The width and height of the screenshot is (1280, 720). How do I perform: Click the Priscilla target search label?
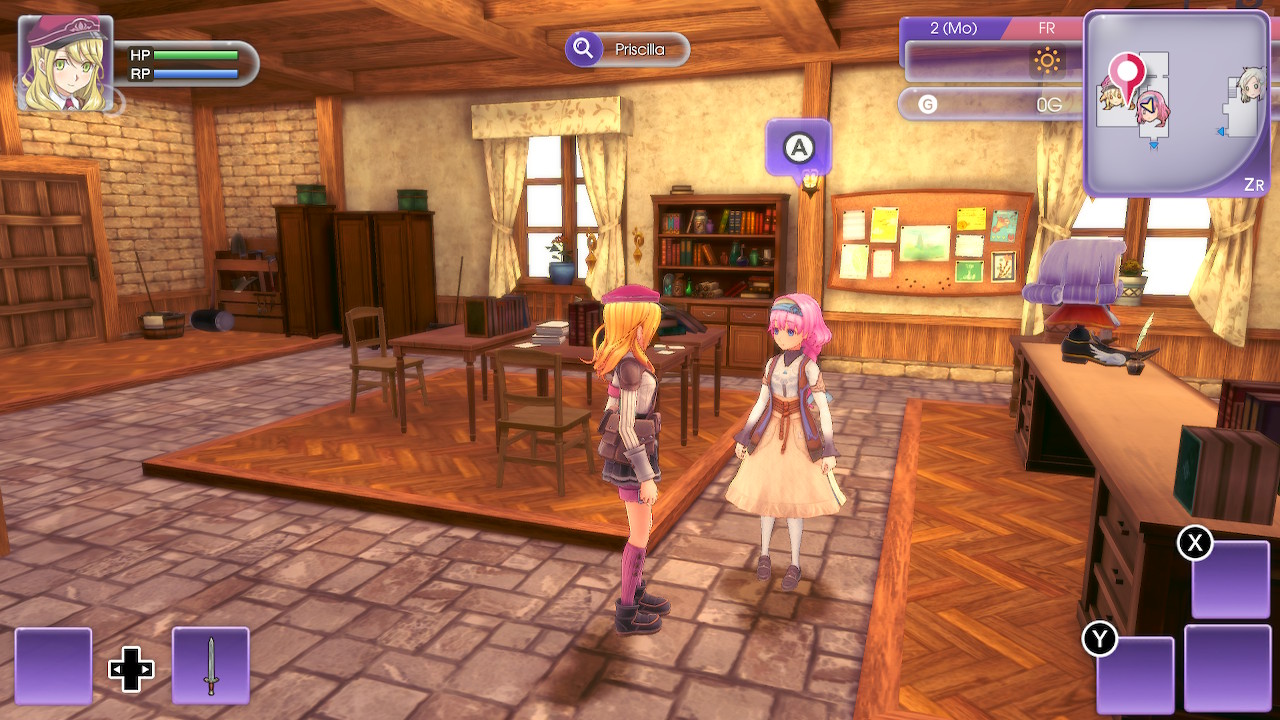tap(628, 49)
